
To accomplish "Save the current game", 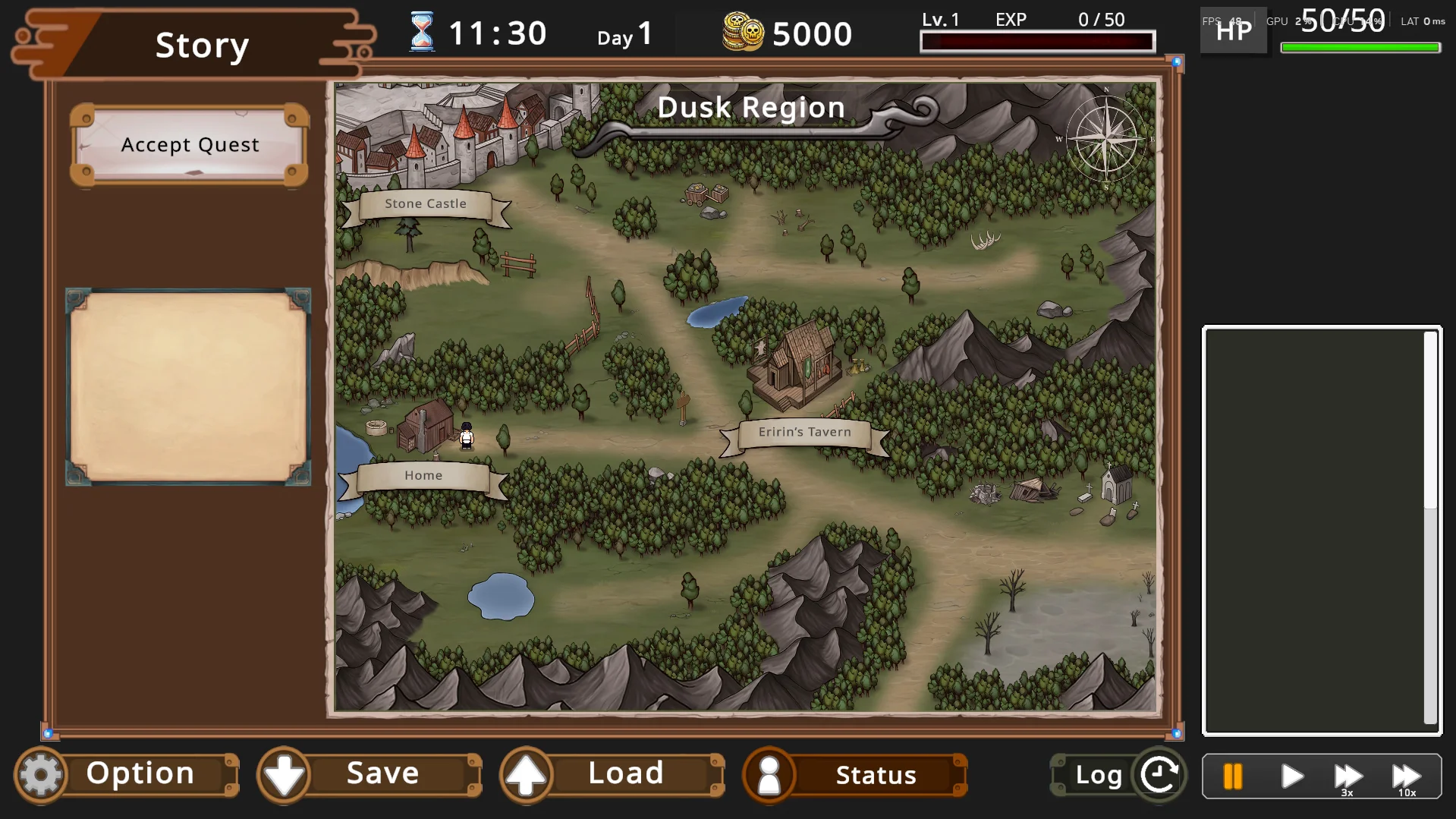I will [x=370, y=775].
